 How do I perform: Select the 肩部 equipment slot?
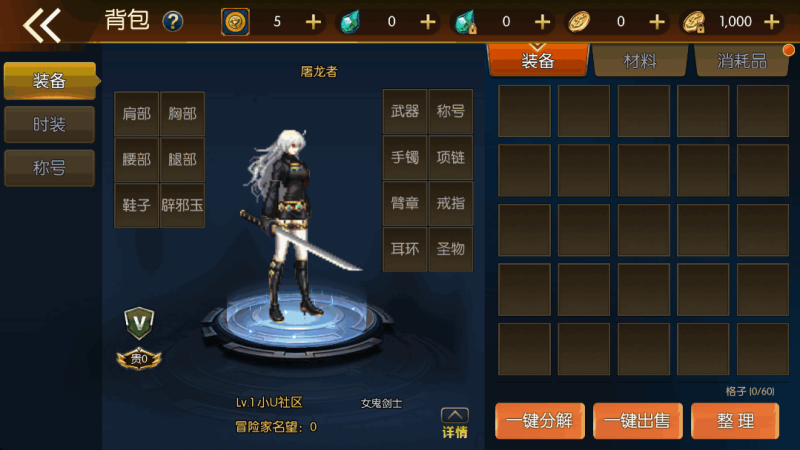pos(136,114)
